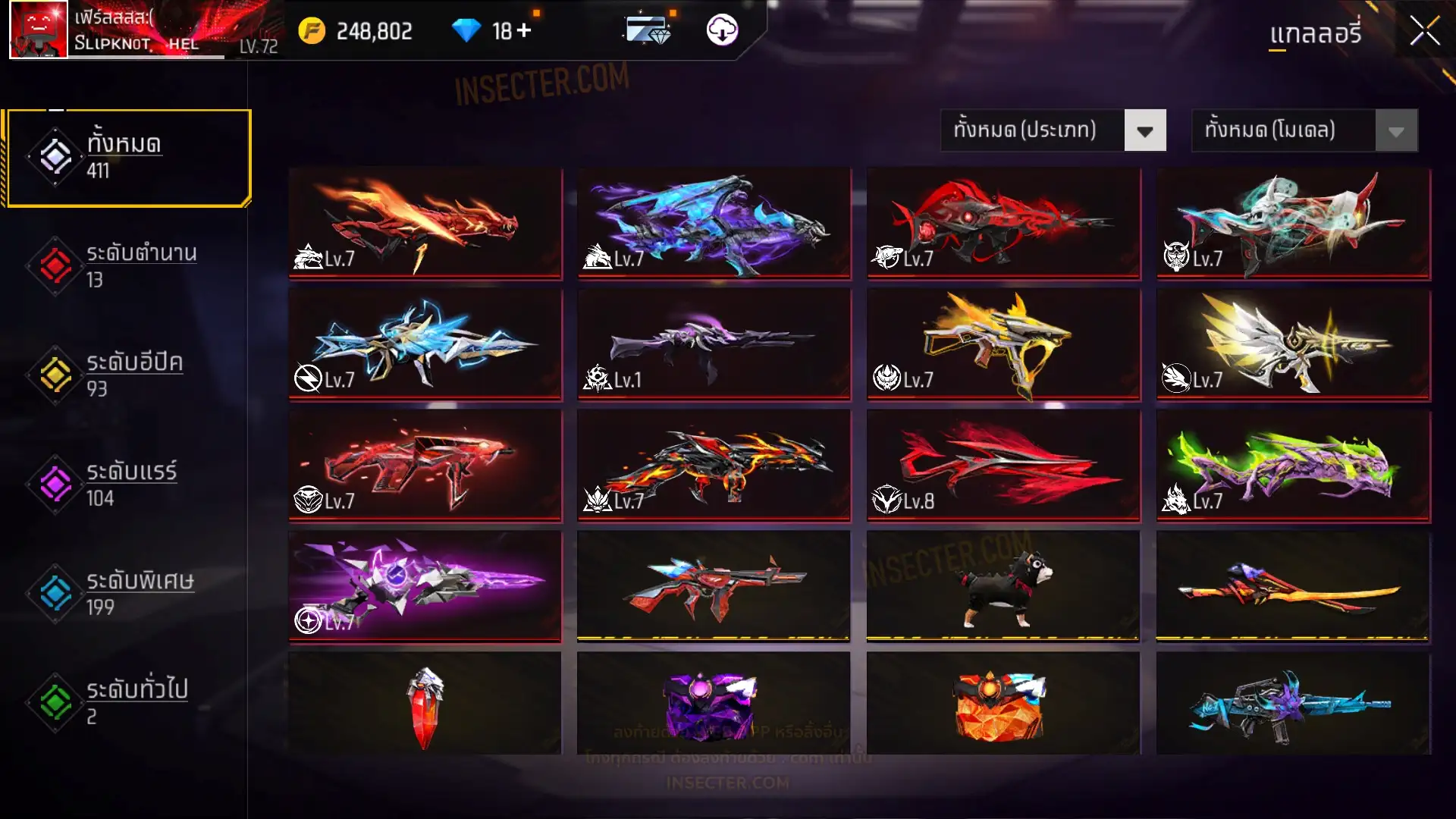Select the black dog pet thumbnail
1456x819 pixels.
coord(1003,587)
